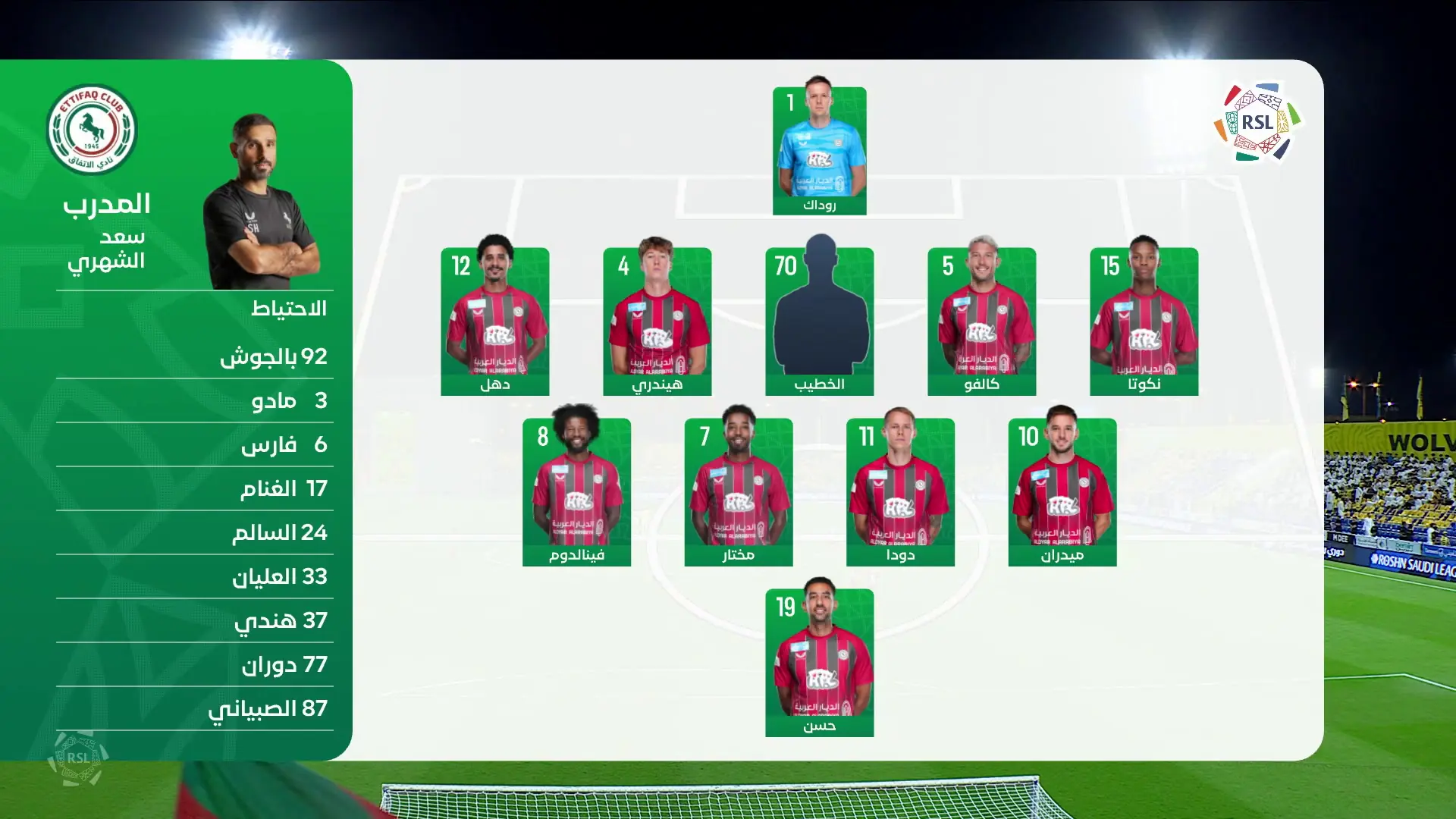This screenshot has width=1456, height=819.
Task: Click the Ettifaq Club crest
Action: pos(92,129)
